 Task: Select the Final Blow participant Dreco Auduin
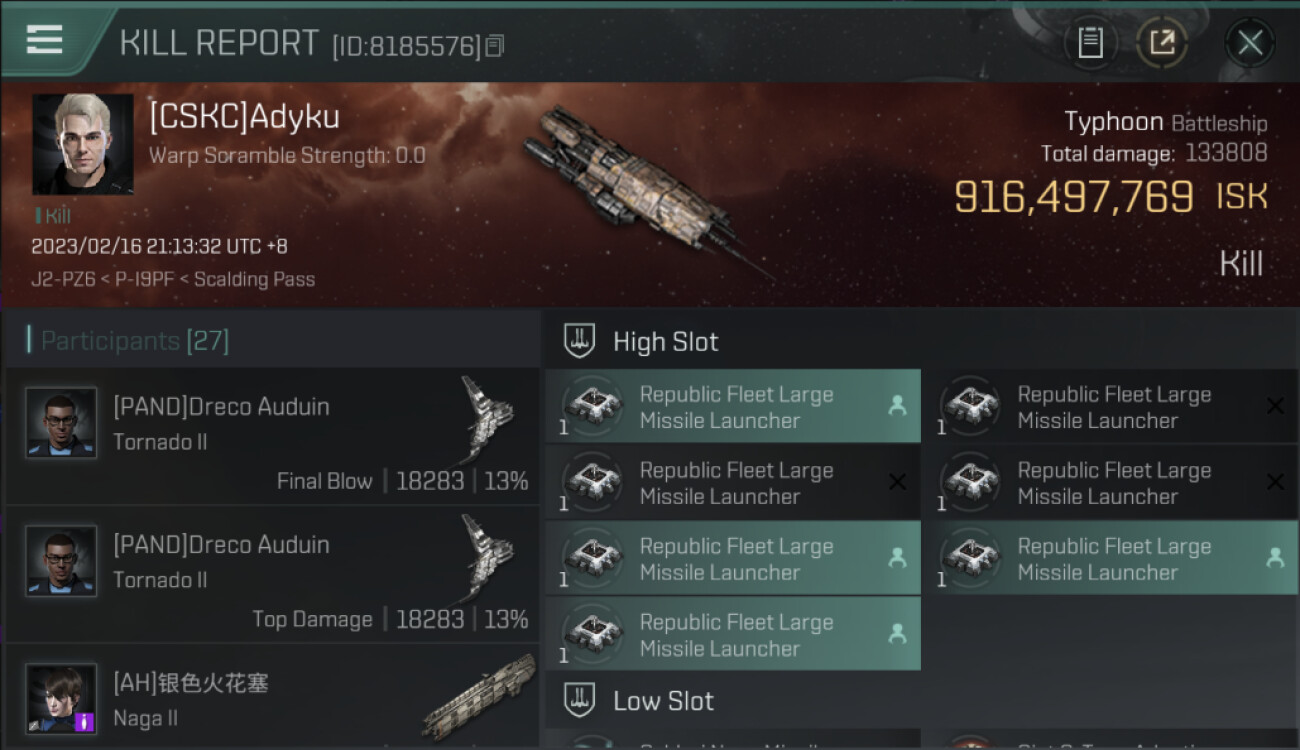coord(272,437)
